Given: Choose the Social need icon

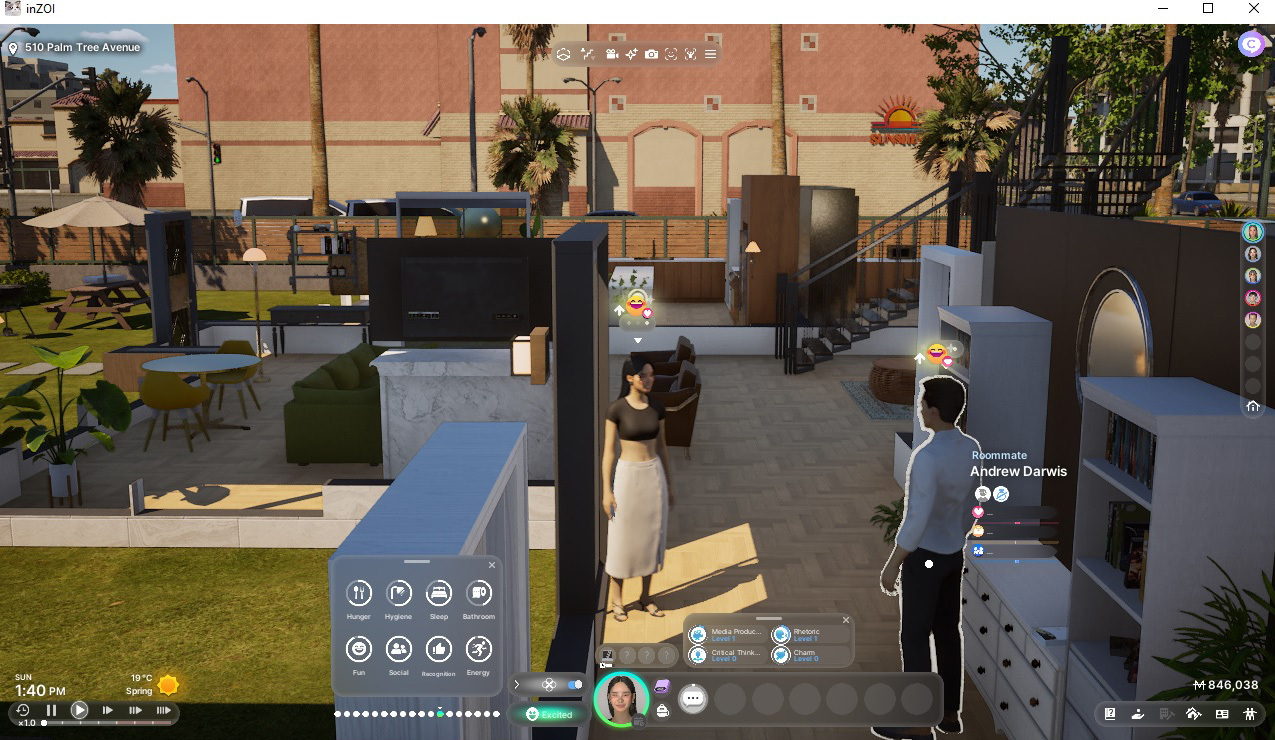Looking at the screenshot, I should (398, 650).
